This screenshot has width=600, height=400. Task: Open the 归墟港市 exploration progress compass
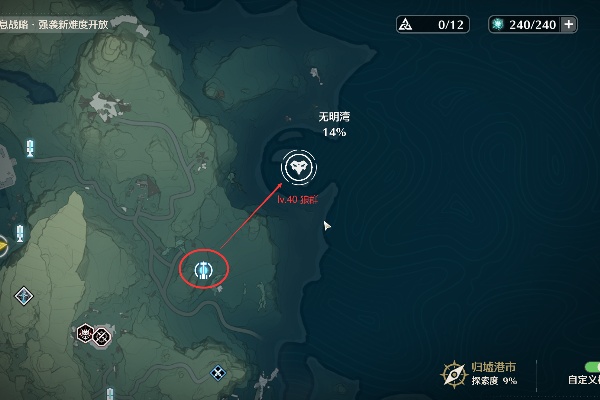(455, 373)
